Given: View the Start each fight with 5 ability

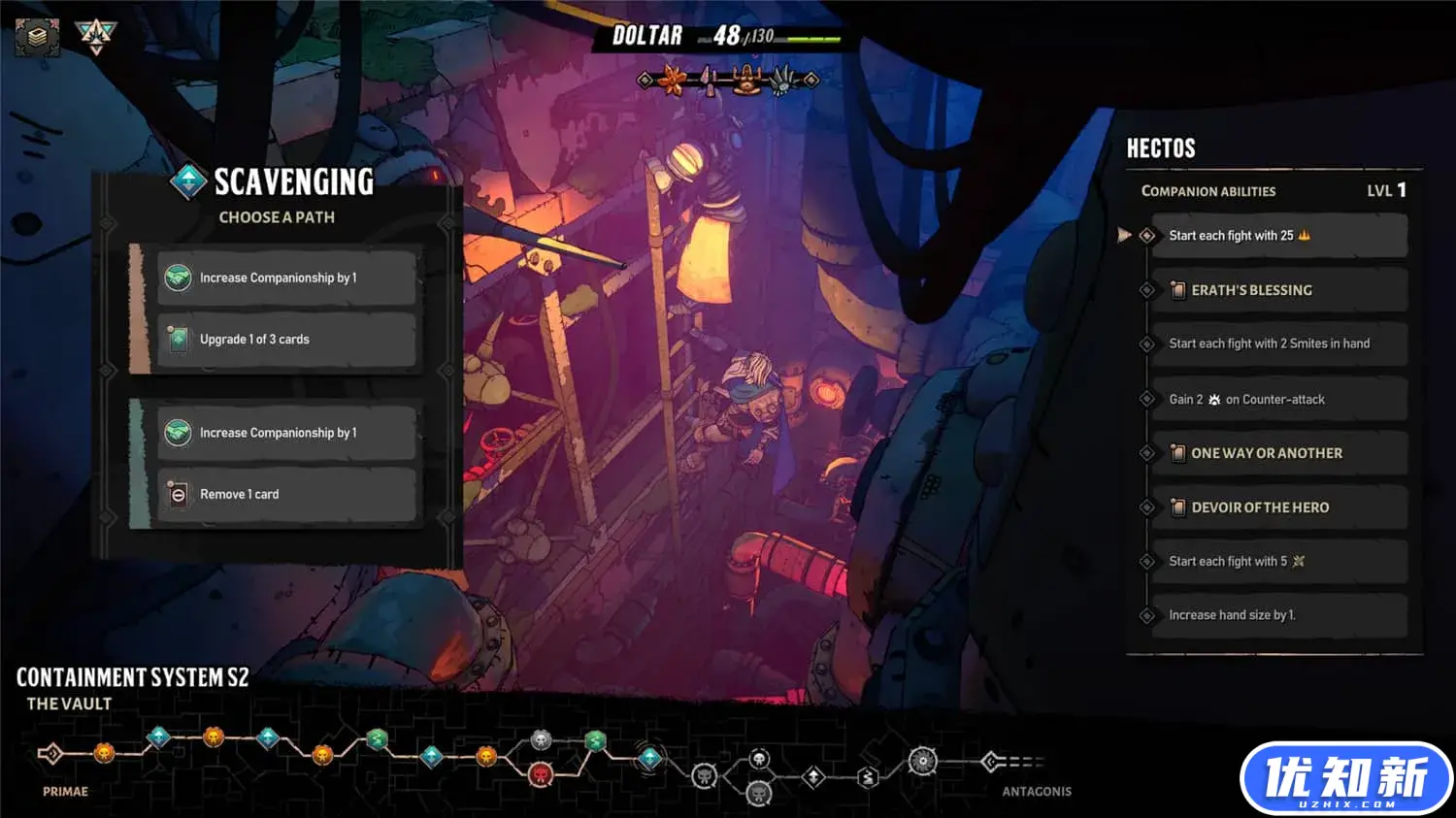Looking at the screenshot, I should (x=1278, y=562).
